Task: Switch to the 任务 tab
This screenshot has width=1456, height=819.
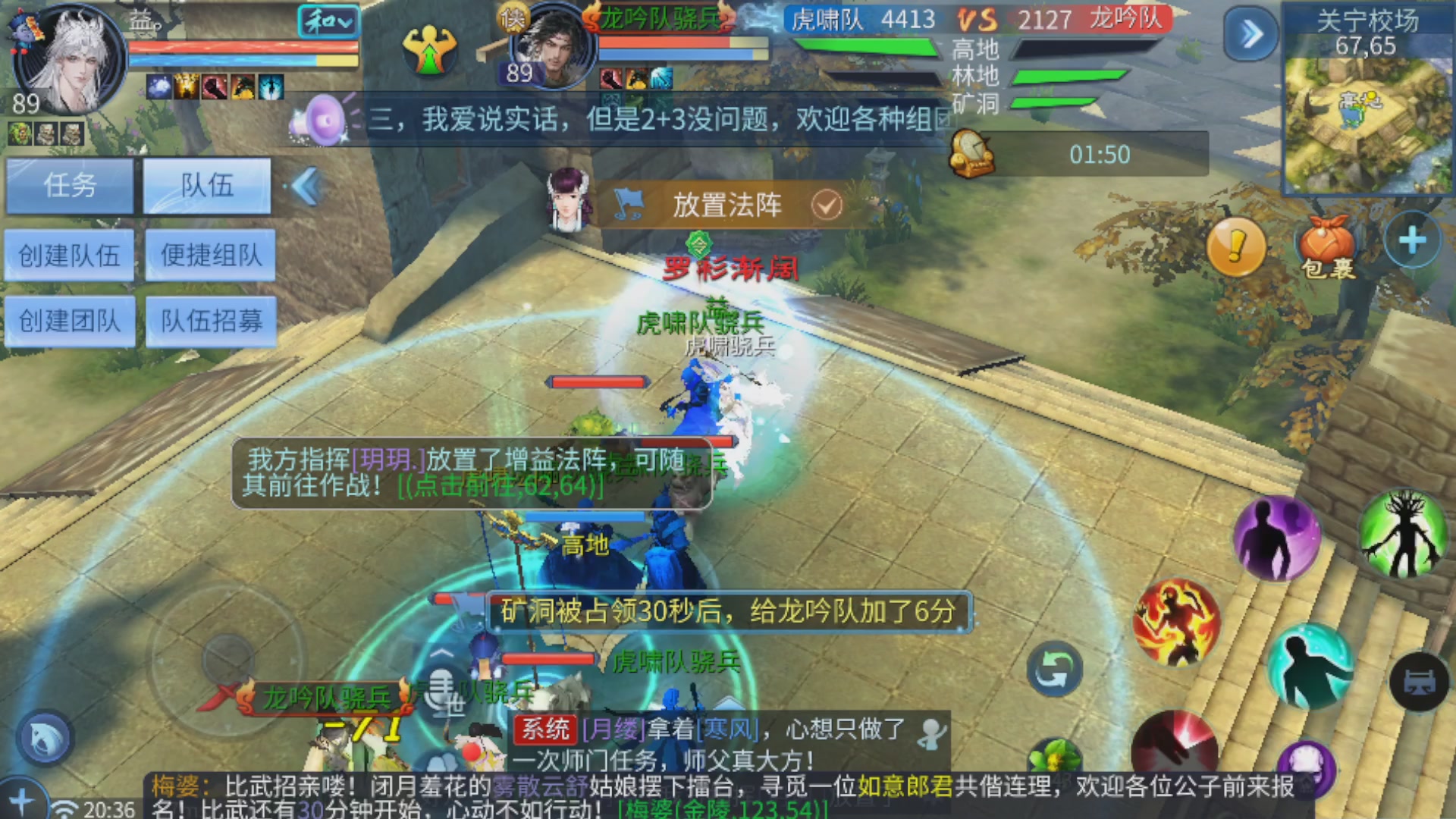Action: coord(71,186)
